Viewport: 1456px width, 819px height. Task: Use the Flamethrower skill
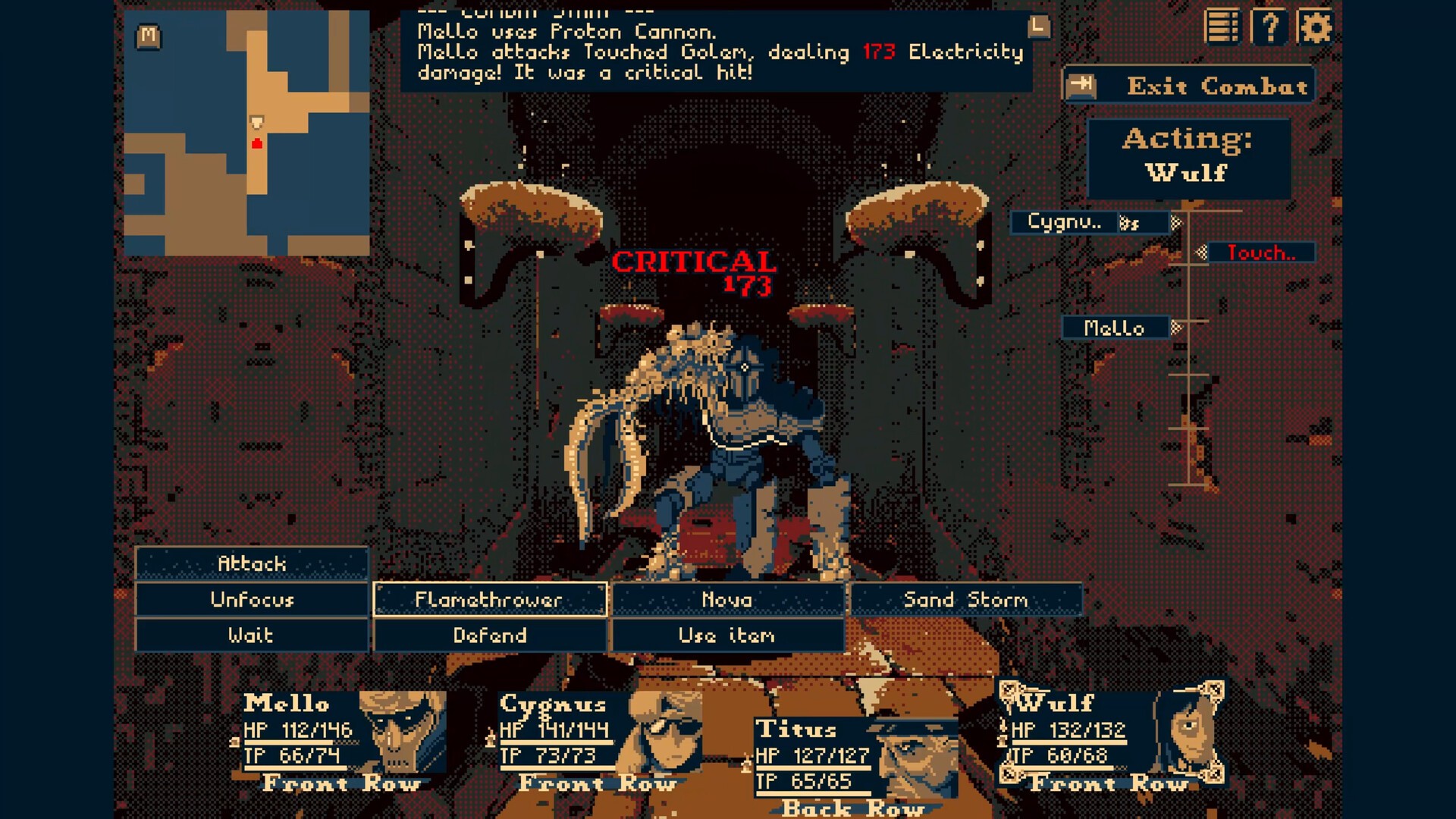(490, 599)
